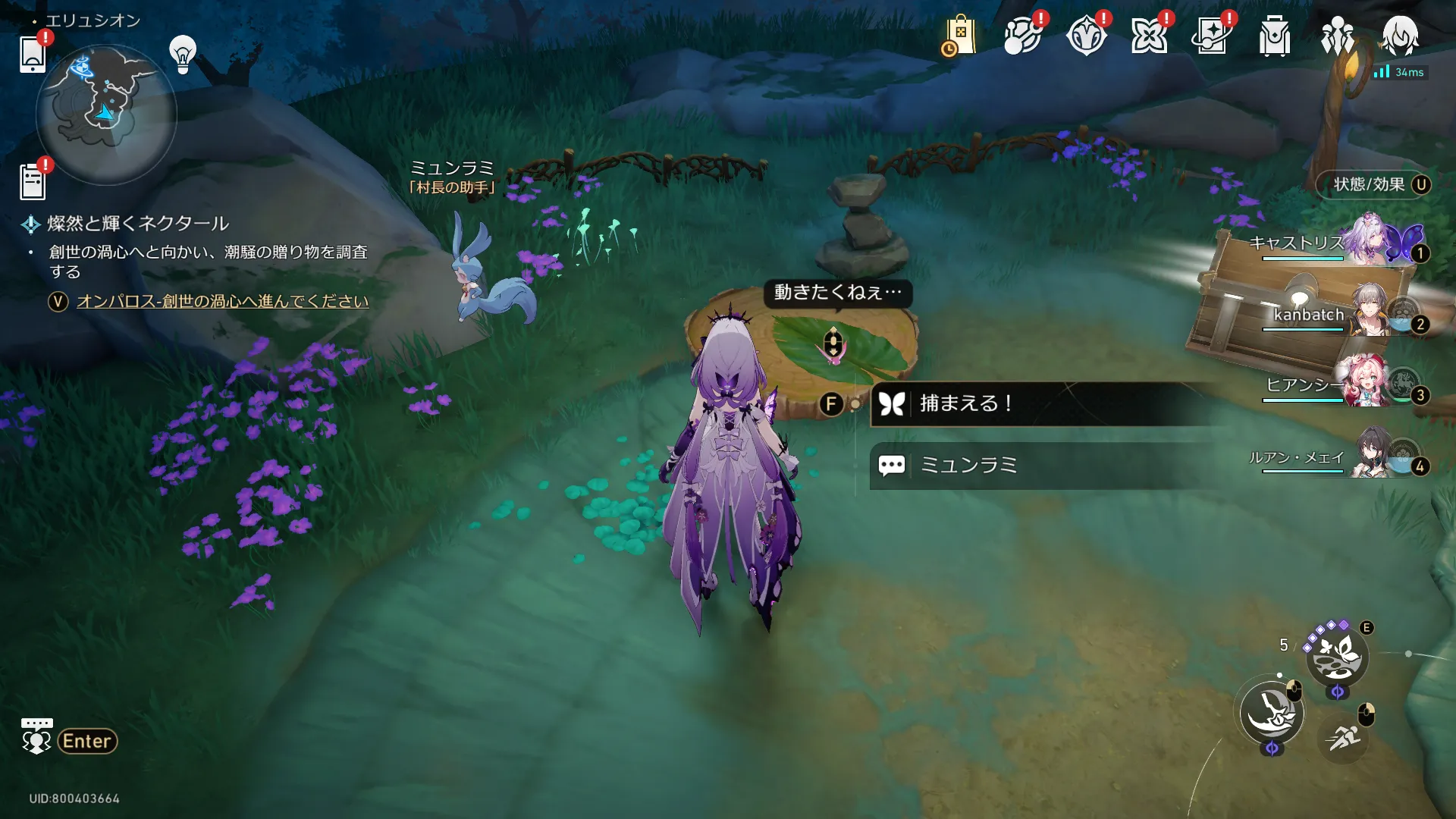This screenshot has width=1456, height=819.
Task: Click the lightbulb hint icon
Action: point(183,54)
